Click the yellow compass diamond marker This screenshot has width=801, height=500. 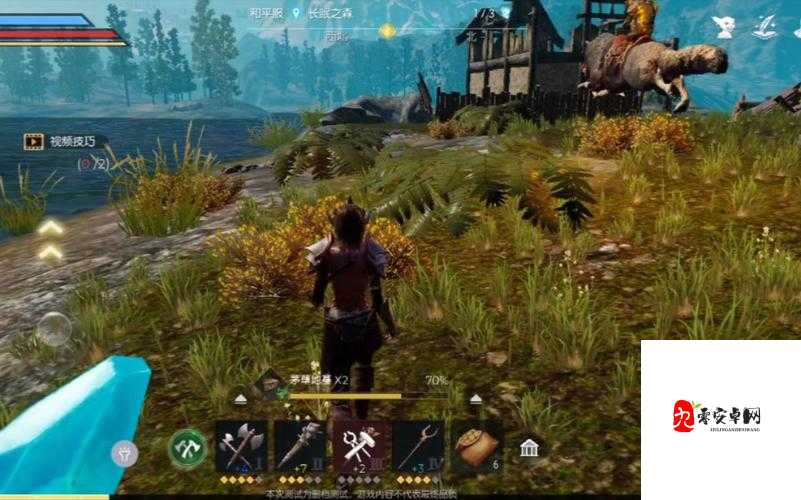pyautogui.click(x=387, y=31)
